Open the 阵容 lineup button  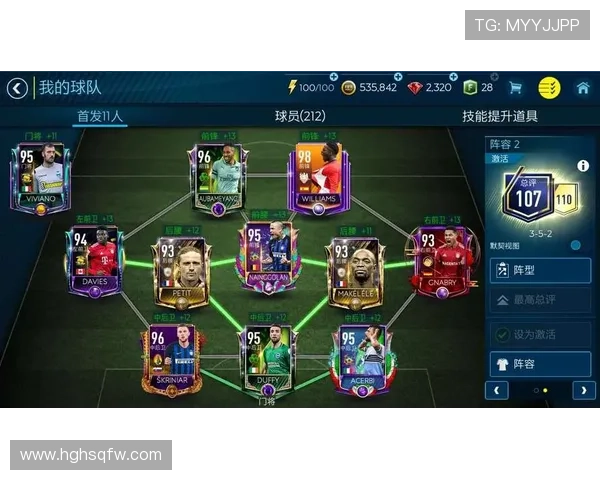(x=539, y=364)
